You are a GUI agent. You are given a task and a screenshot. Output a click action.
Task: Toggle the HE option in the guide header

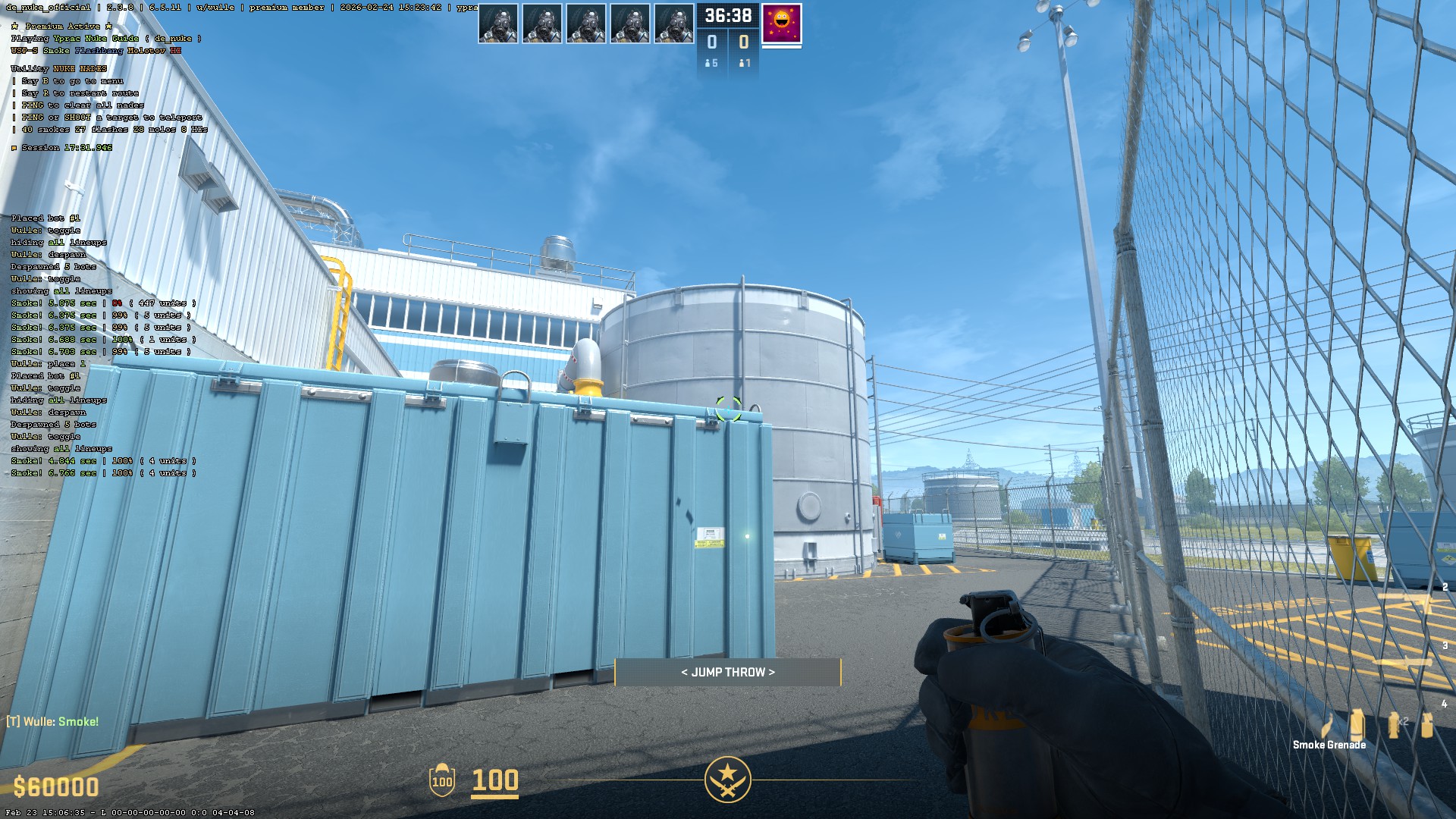coord(175,50)
